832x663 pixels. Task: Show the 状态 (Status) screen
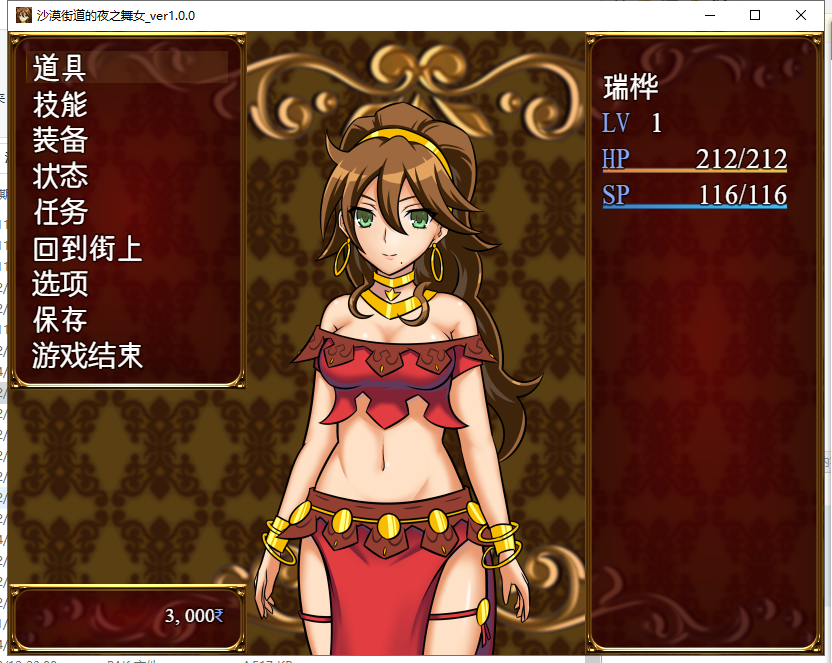pyautogui.click(x=60, y=176)
